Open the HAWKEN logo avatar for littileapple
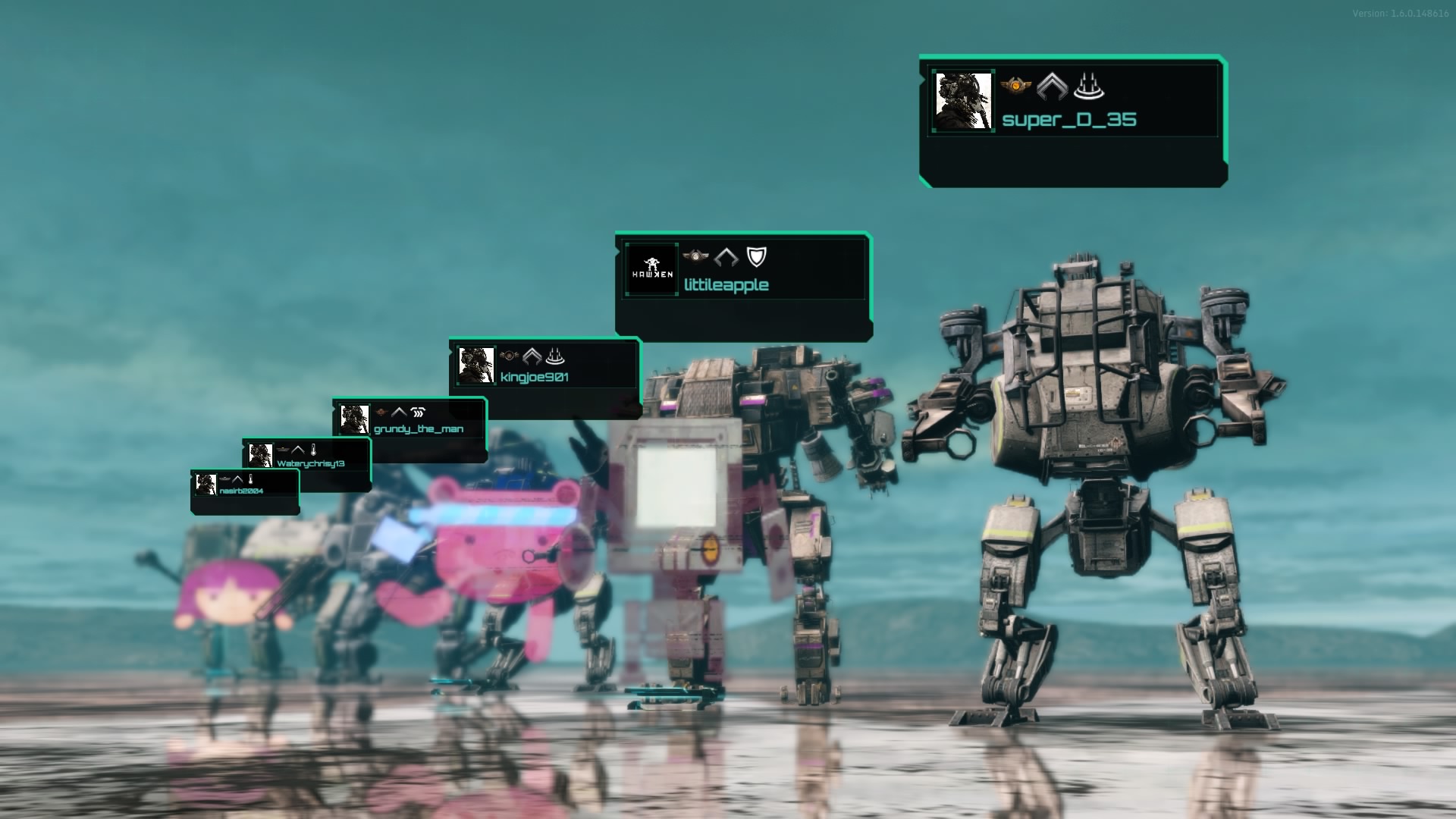 point(651,269)
